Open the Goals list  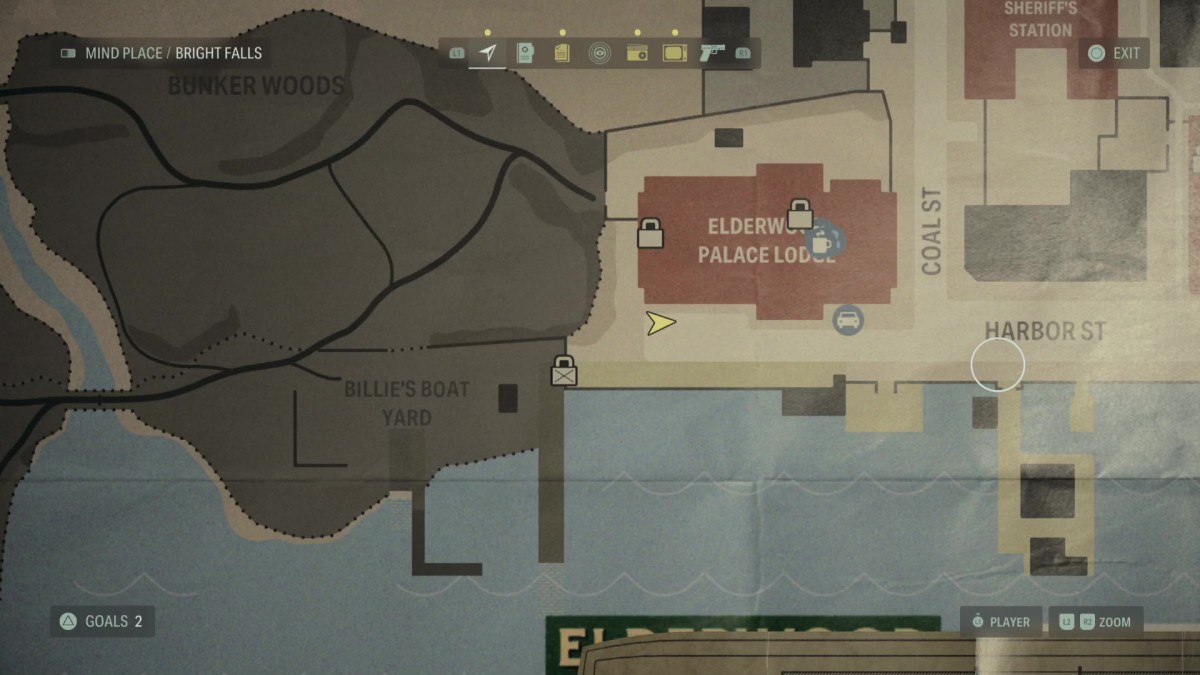coord(102,621)
